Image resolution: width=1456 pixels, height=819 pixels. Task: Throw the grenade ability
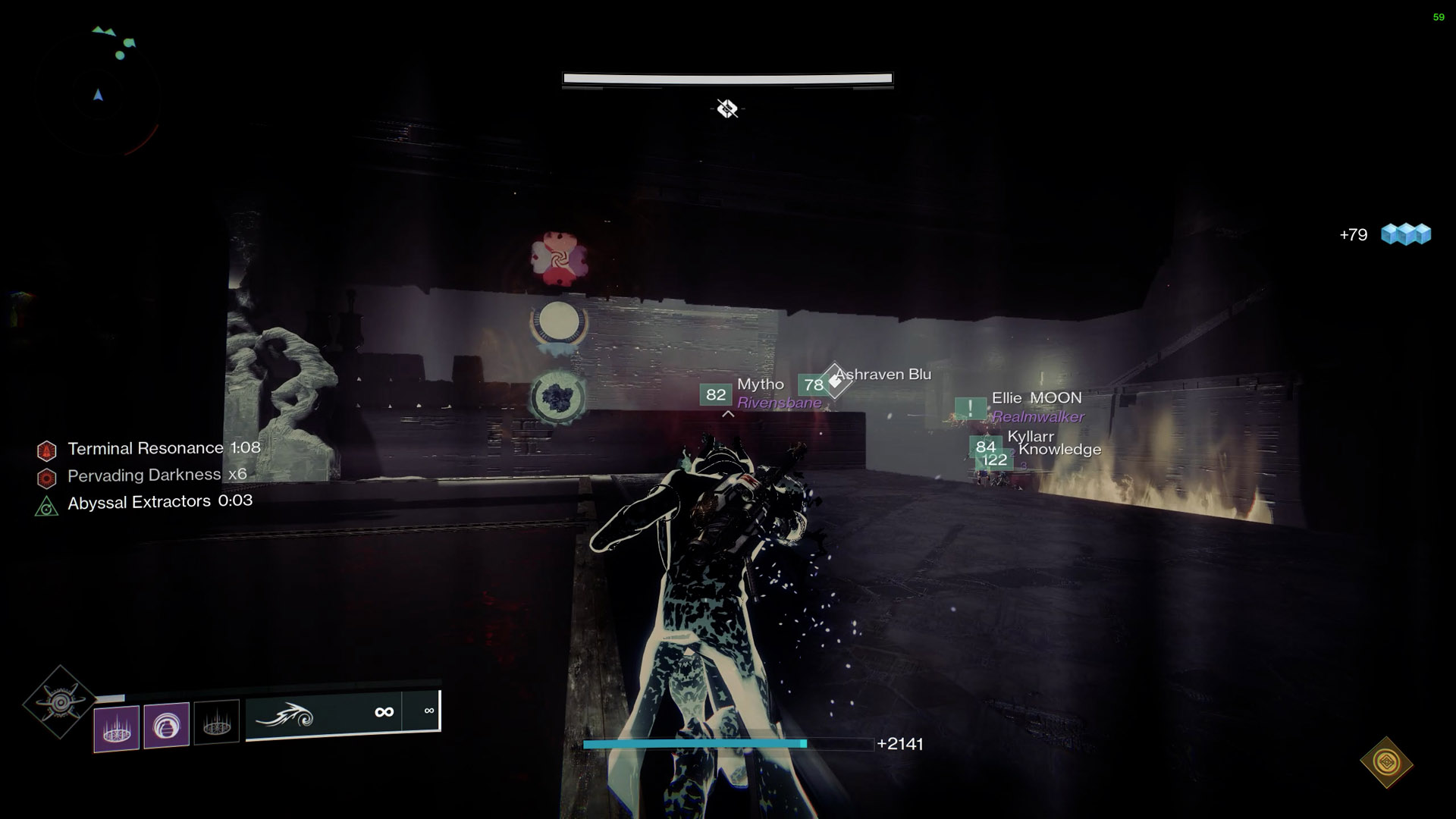click(166, 726)
